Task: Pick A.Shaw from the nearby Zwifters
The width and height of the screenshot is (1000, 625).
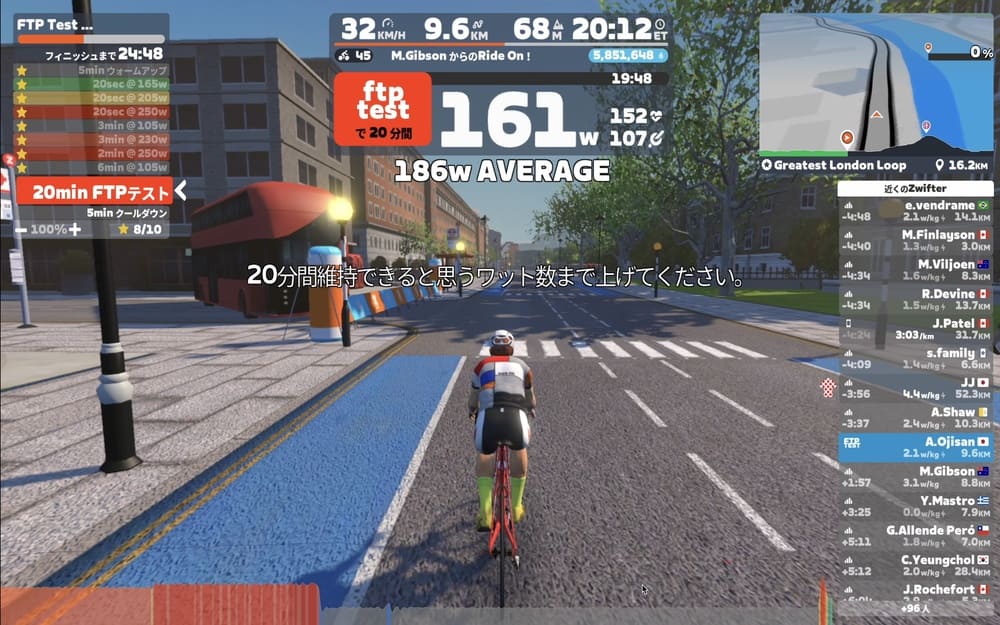Action: pyautogui.click(x=915, y=417)
